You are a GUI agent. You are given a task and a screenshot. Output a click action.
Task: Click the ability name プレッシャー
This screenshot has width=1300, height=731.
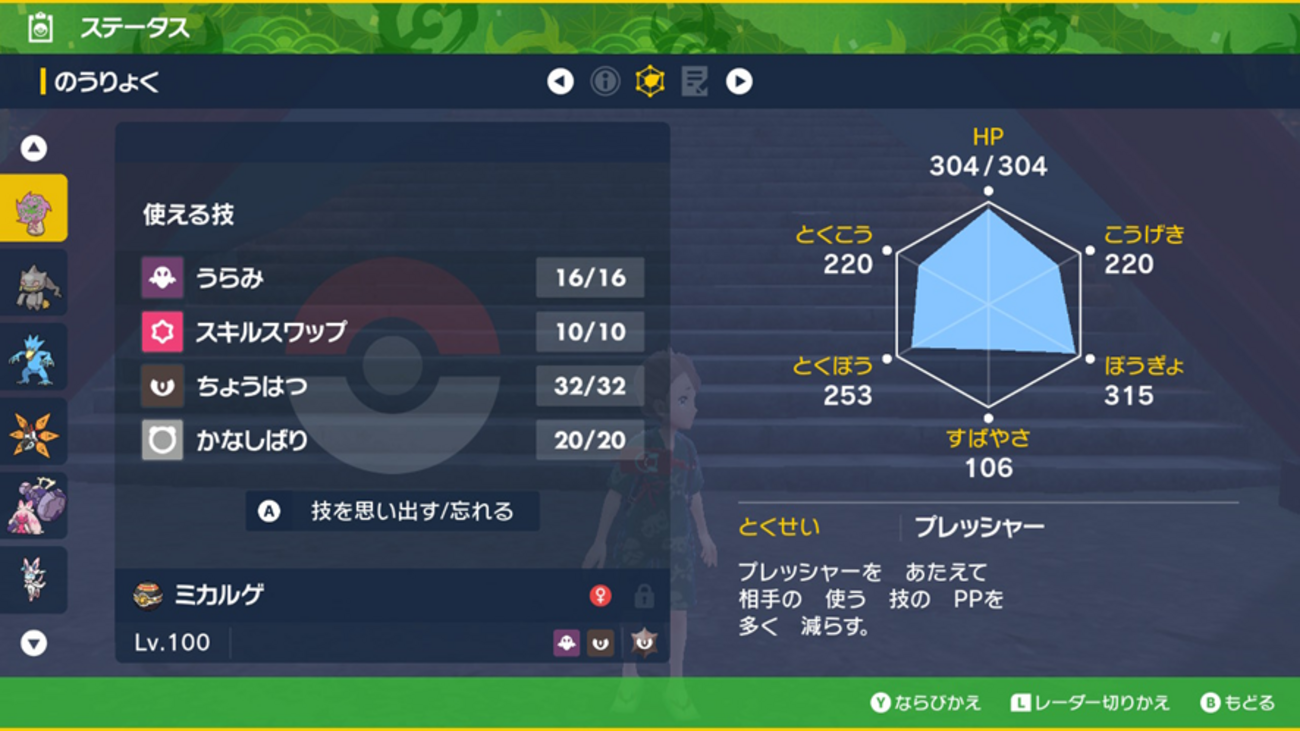coord(979,527)
